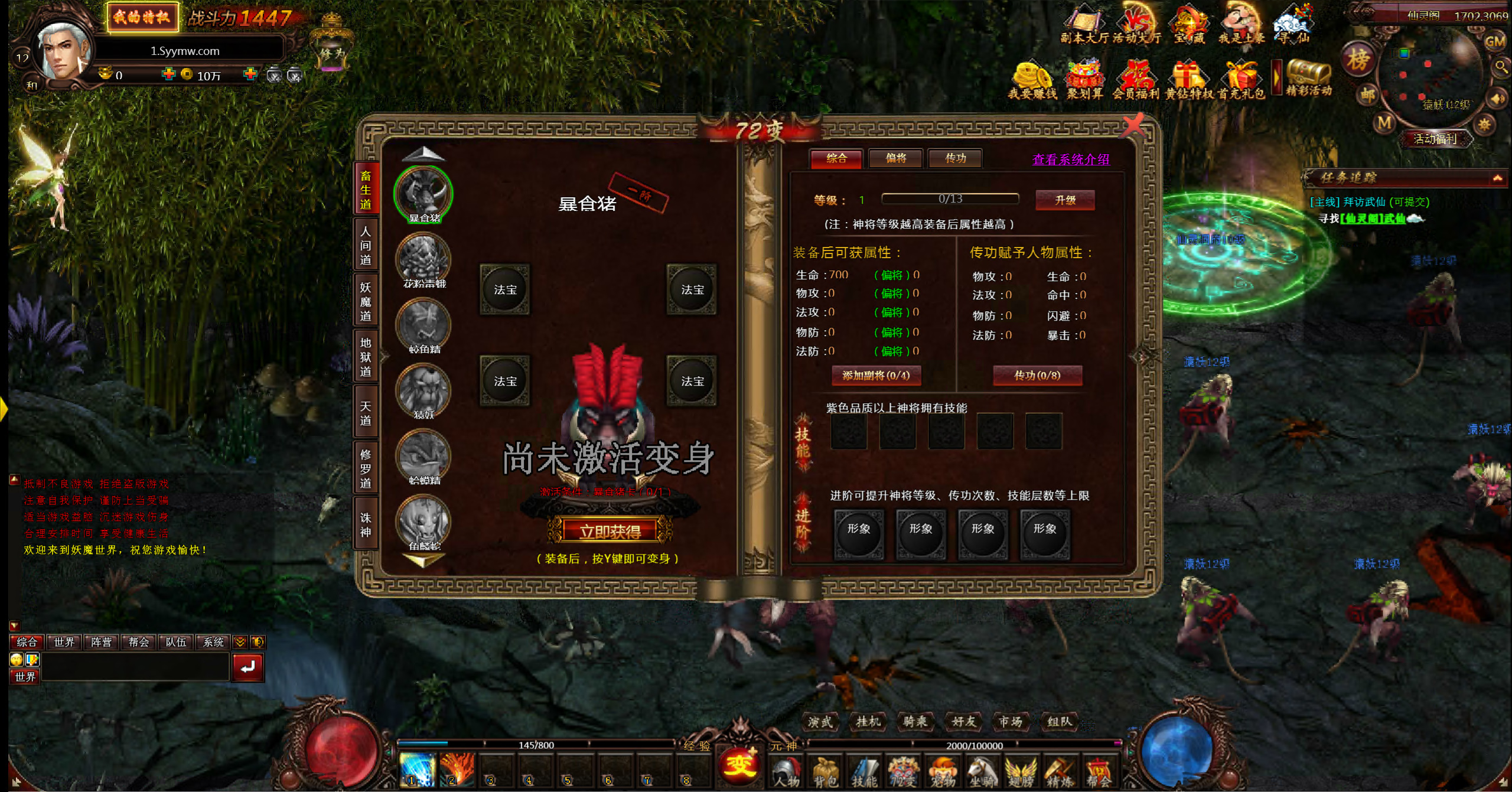This screenshot has width=1512, height=792.
Task: Choose the 妖魔道 category tab
Action: click(366, 301)
